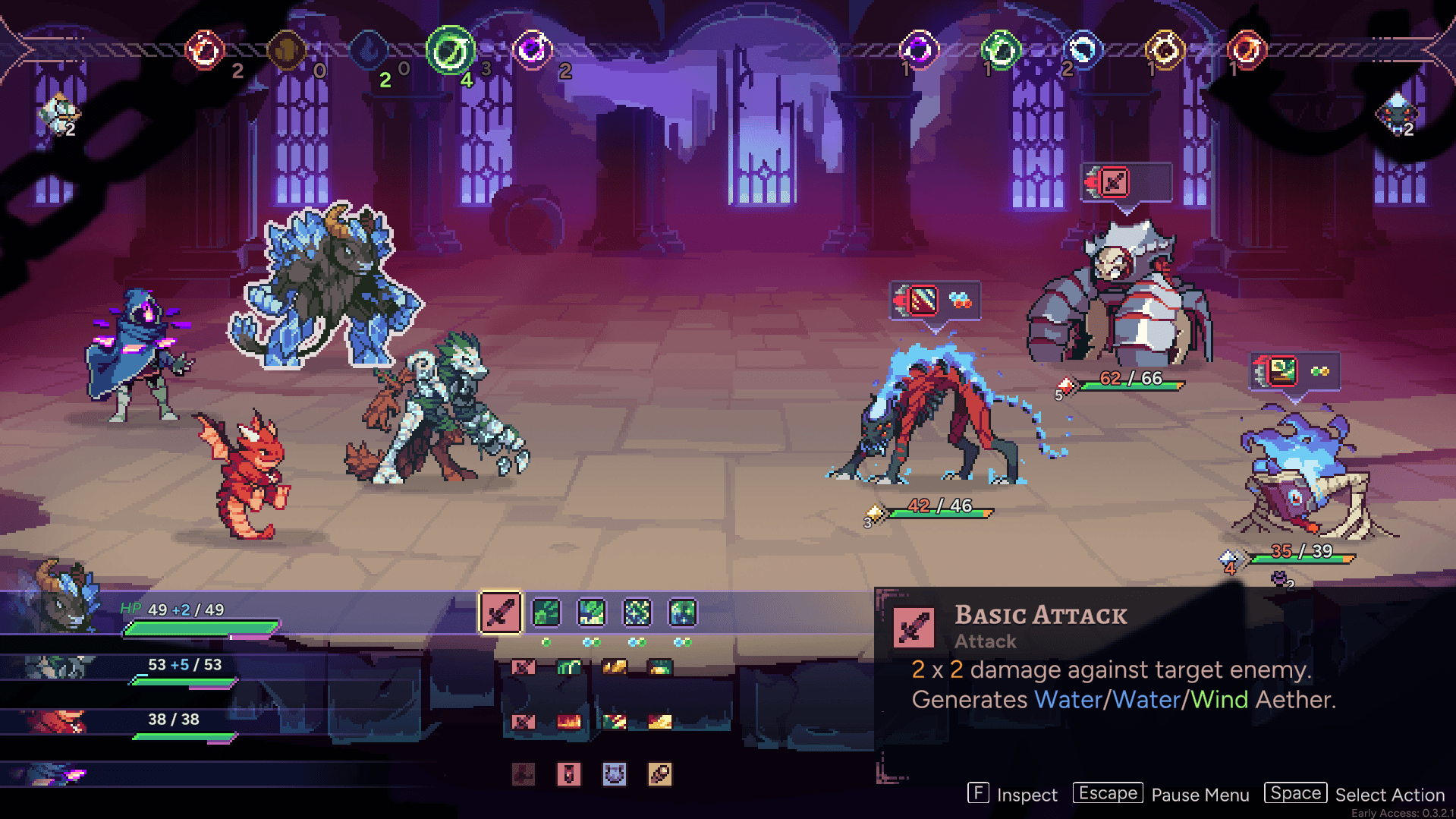Inspect the flaming wolf's intent icon
The height and width of the screenshot is (819, 1456).
click(922, 301)
